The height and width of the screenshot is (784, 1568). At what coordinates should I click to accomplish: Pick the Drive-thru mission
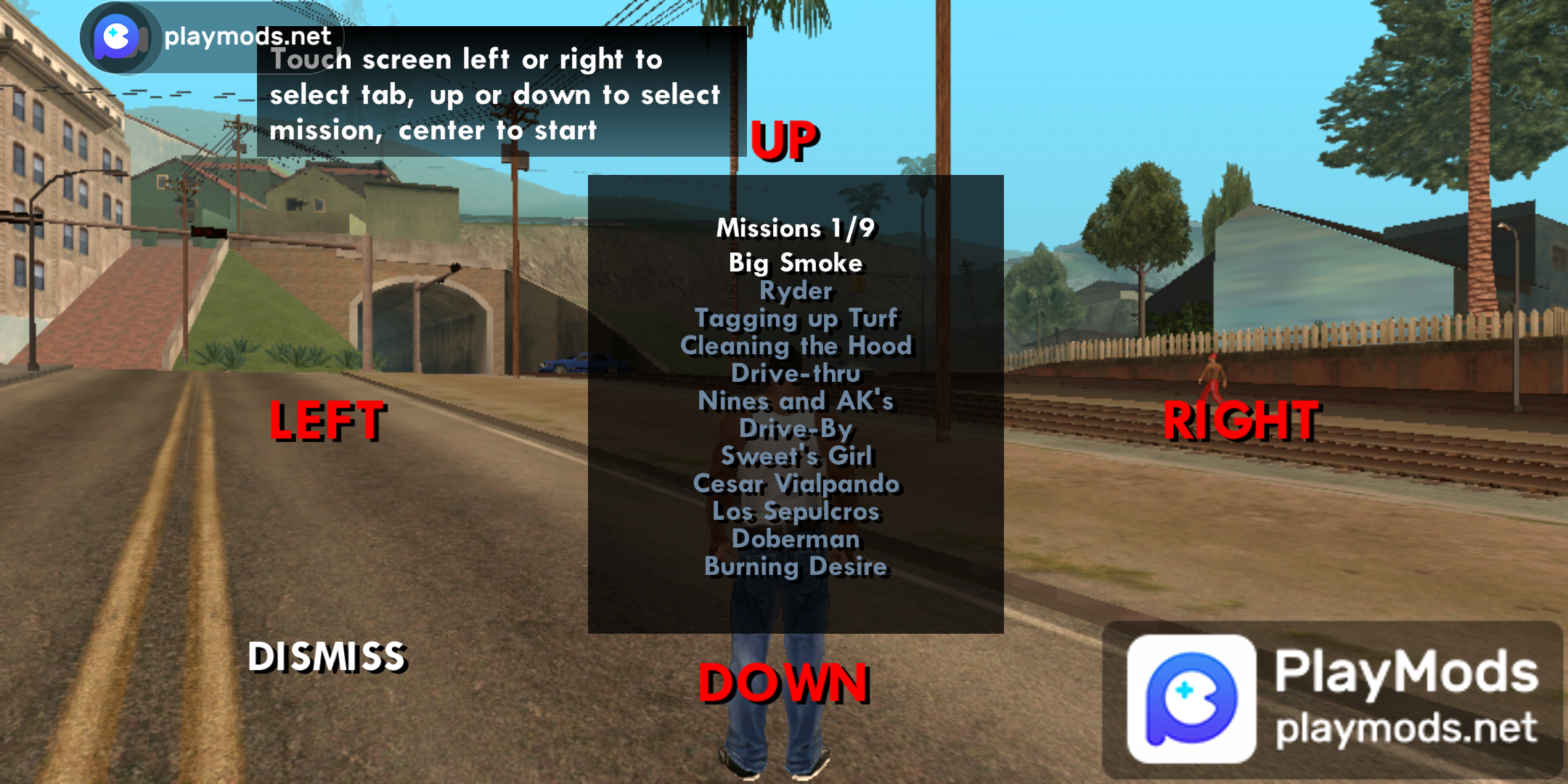coord(796,373)
